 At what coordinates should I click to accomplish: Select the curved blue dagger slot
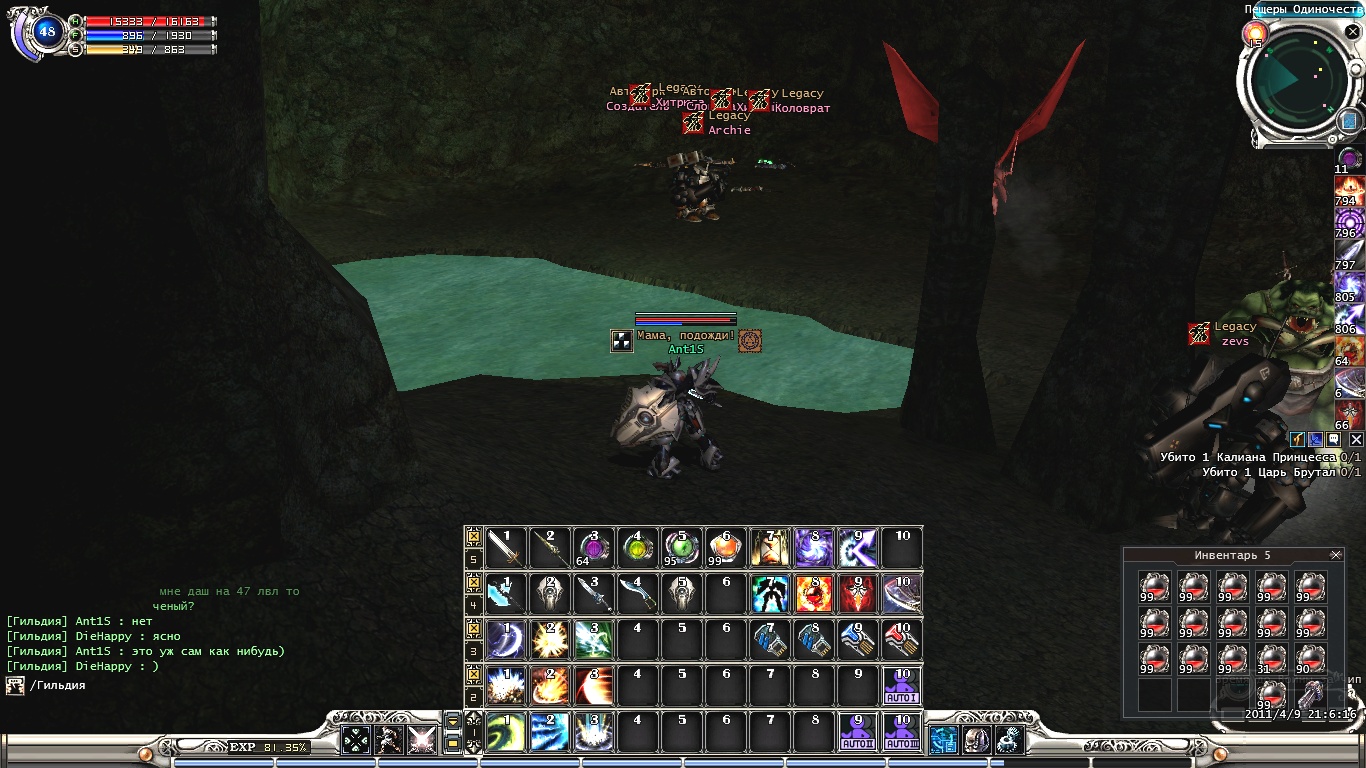[x=638, y=594]
